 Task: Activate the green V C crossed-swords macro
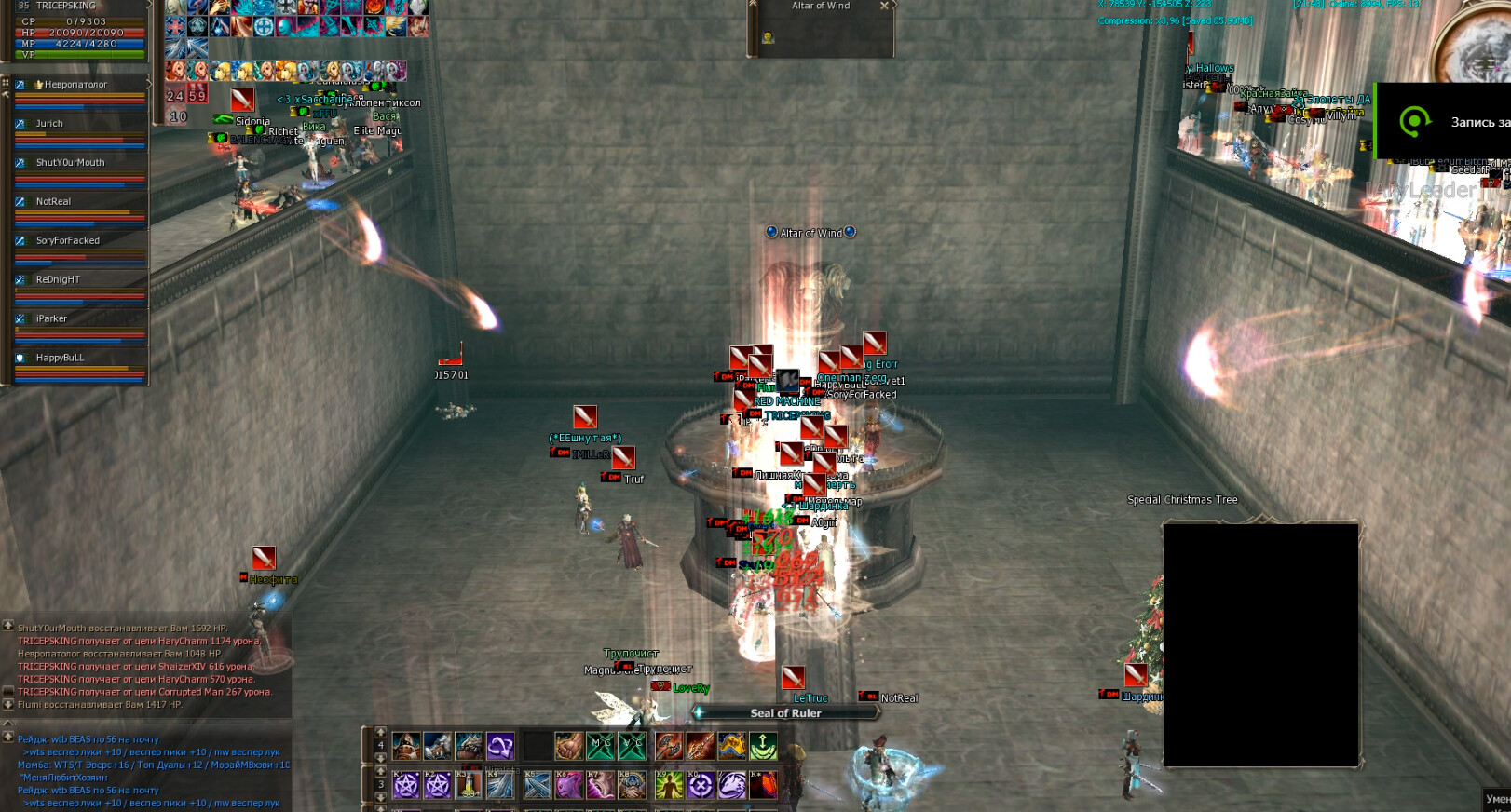[x=633, y=746]
